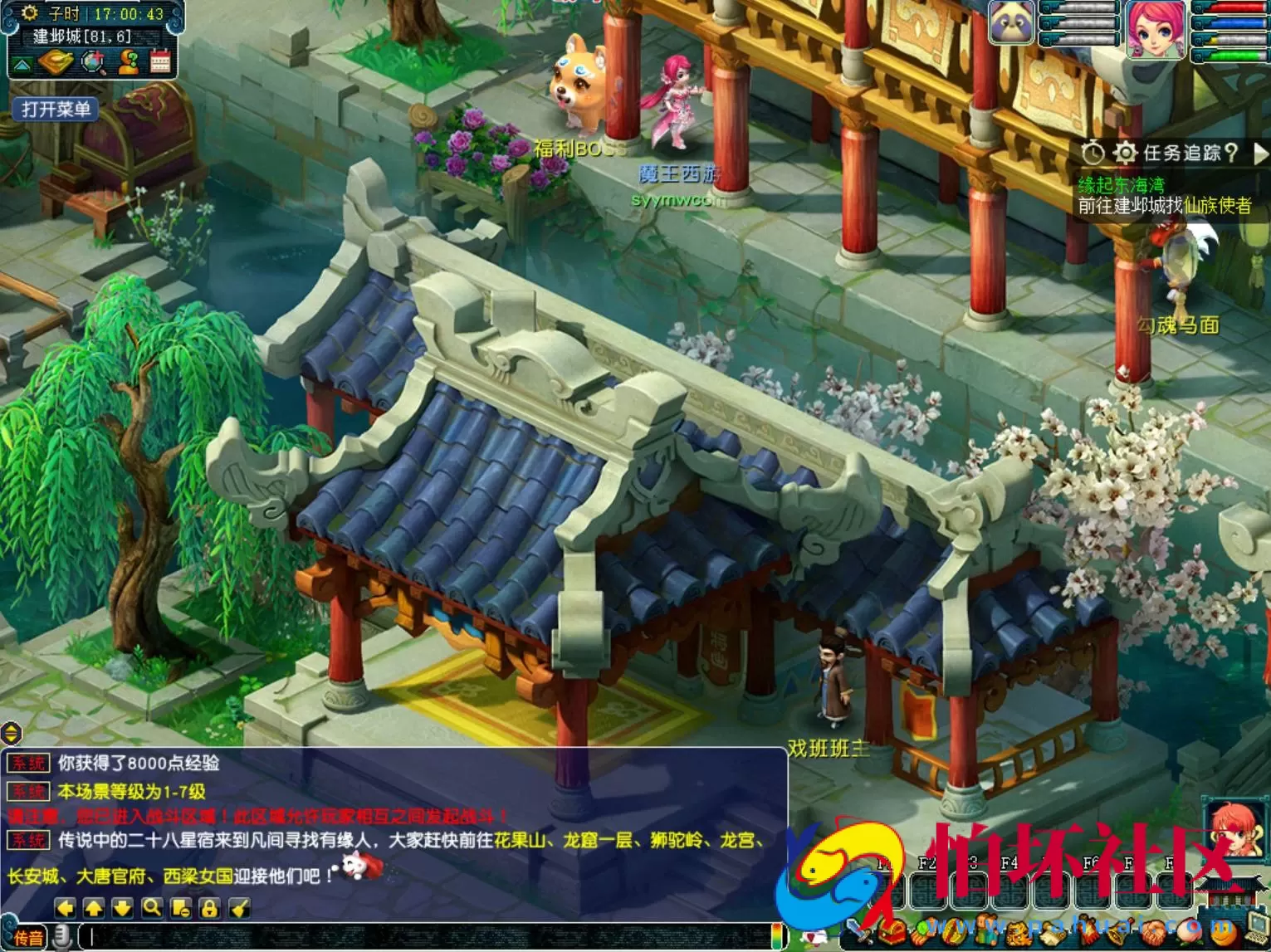Toggle the message filter icon in the chat toolbar

click(182, 910)
